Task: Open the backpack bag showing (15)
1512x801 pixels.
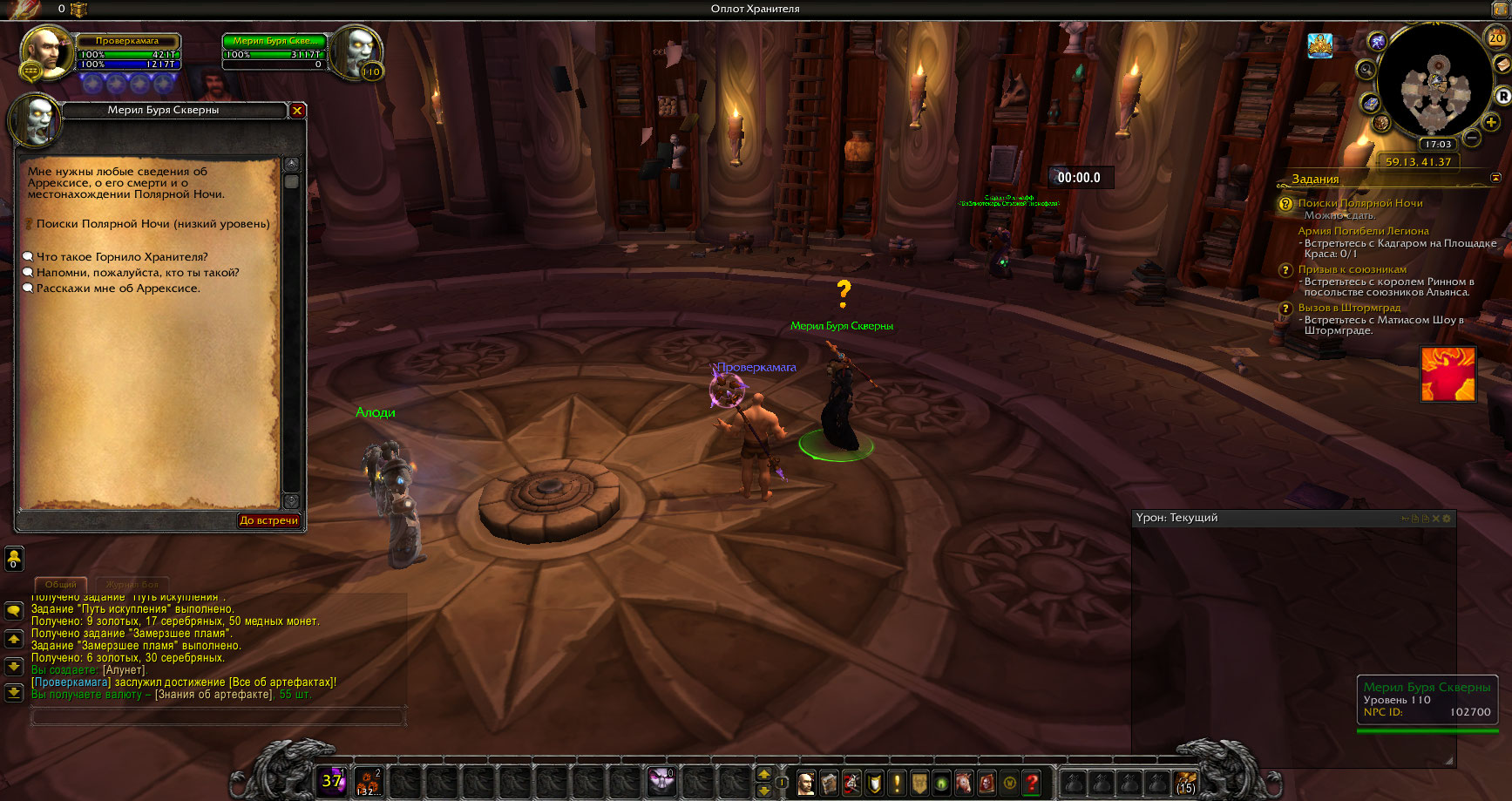Action: (x=1185, y=783)
